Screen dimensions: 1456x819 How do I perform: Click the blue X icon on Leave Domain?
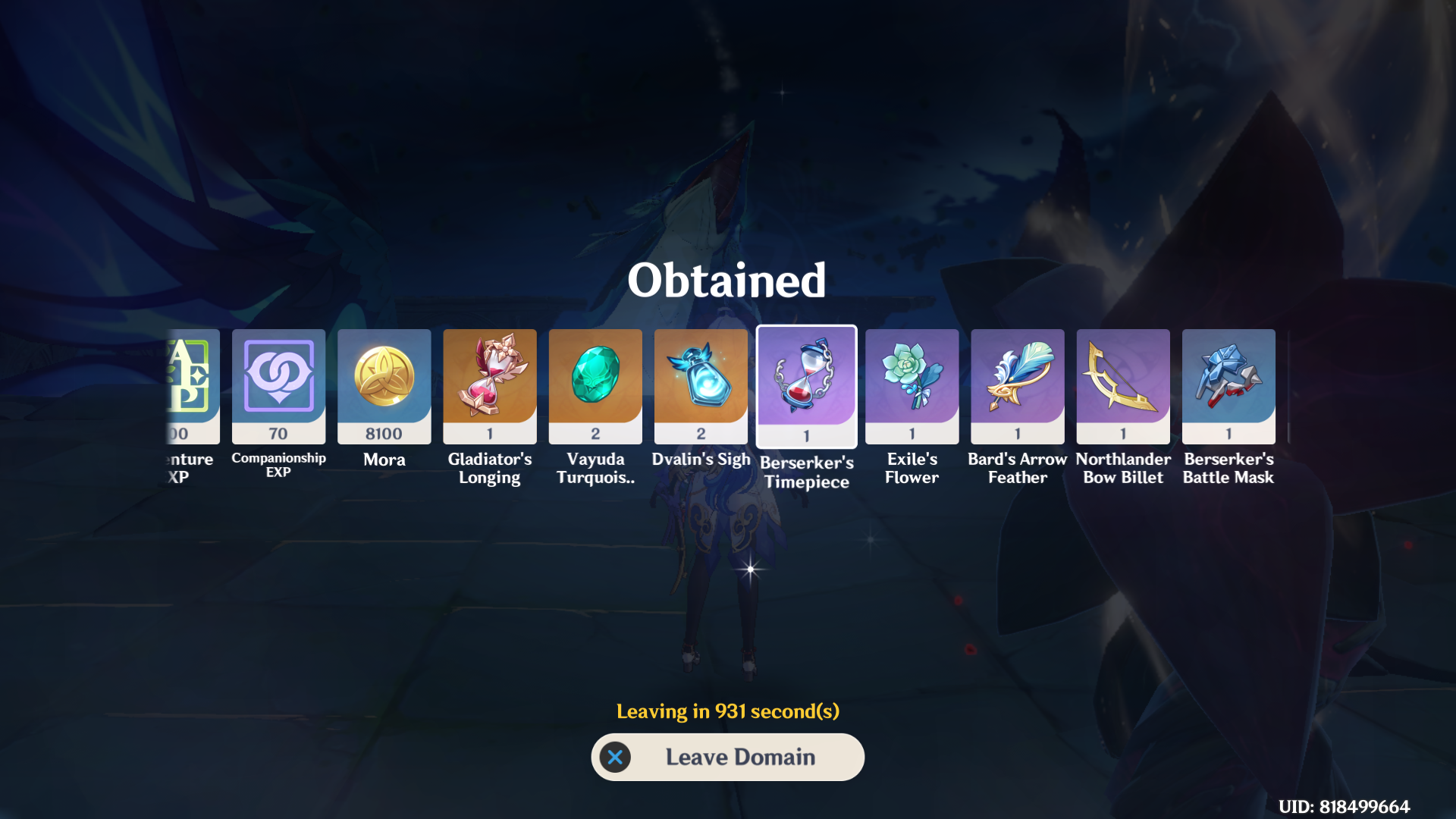click(615, 757)
